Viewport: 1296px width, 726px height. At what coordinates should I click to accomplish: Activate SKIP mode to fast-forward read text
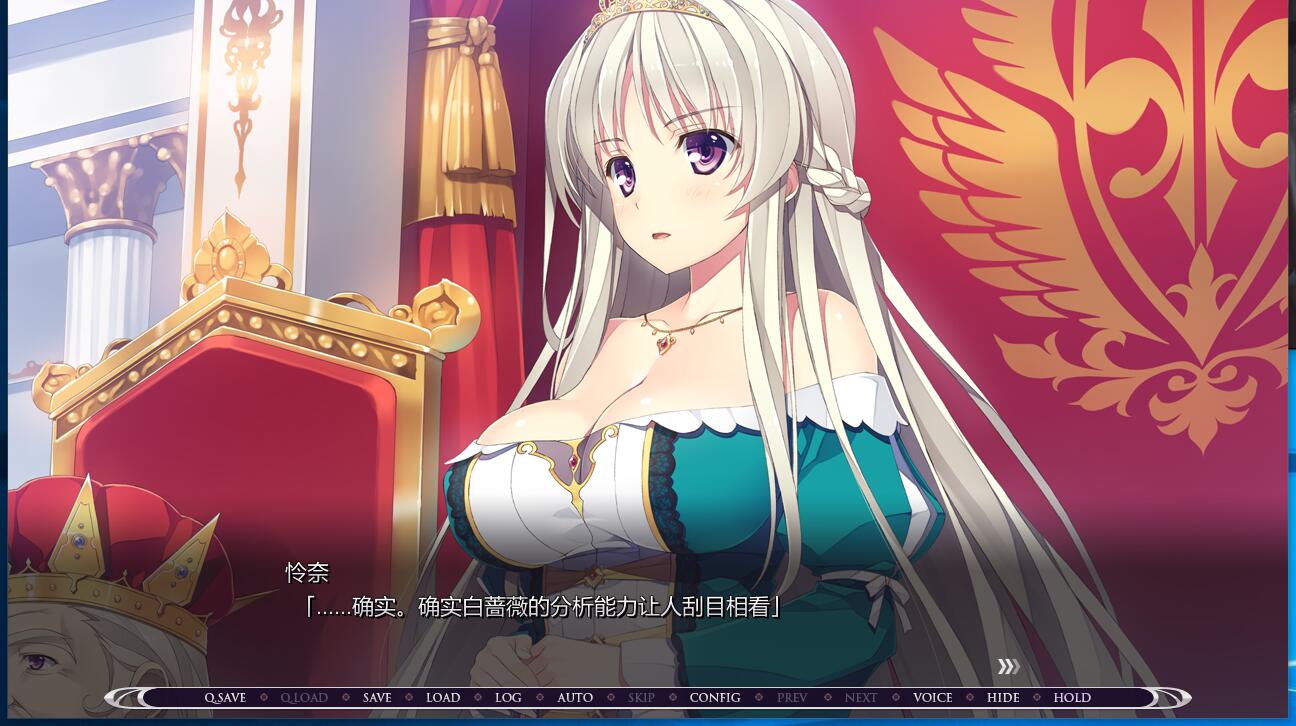click(641, 697)
